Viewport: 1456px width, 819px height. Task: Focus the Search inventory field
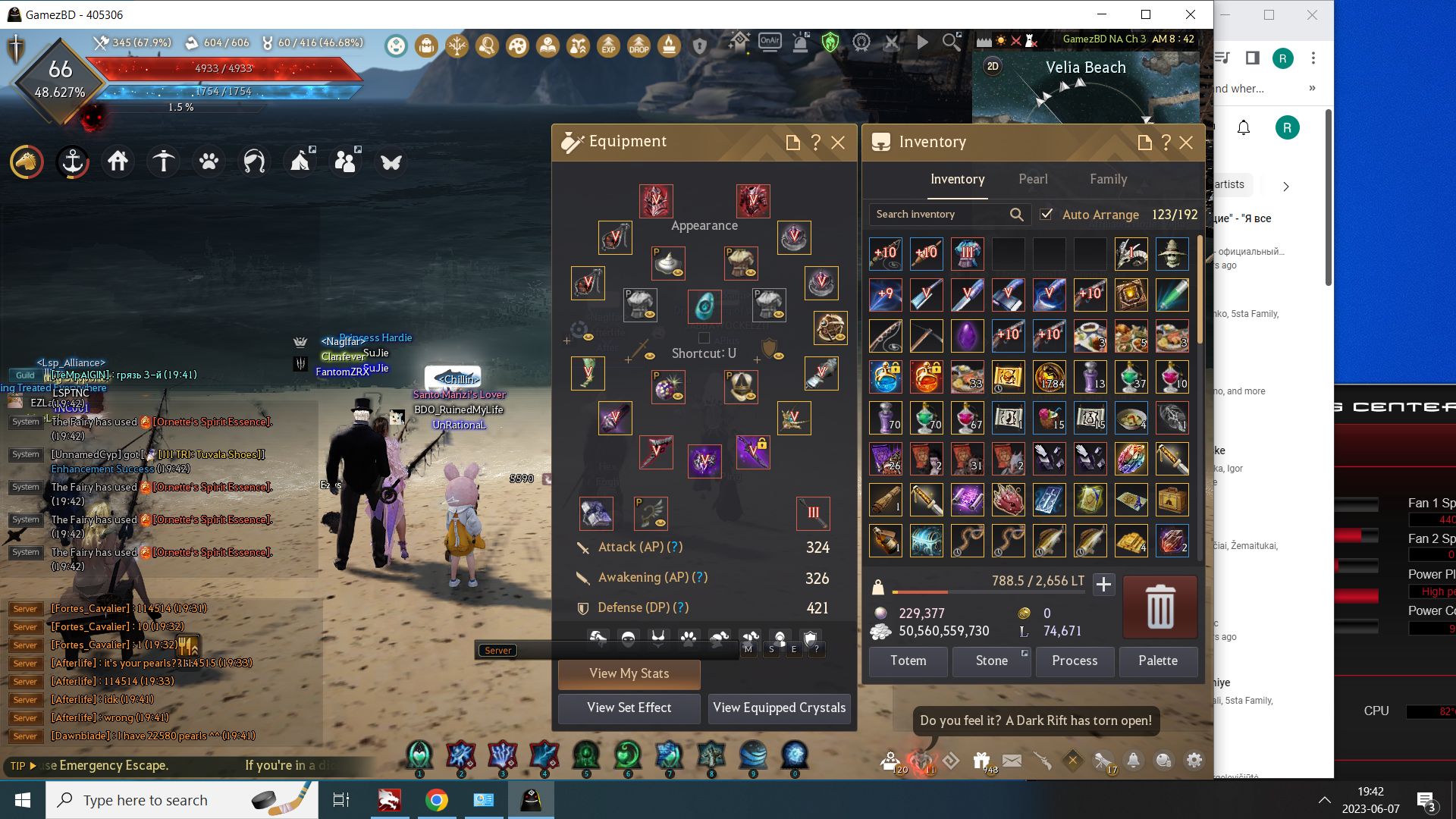click(940, 215)
